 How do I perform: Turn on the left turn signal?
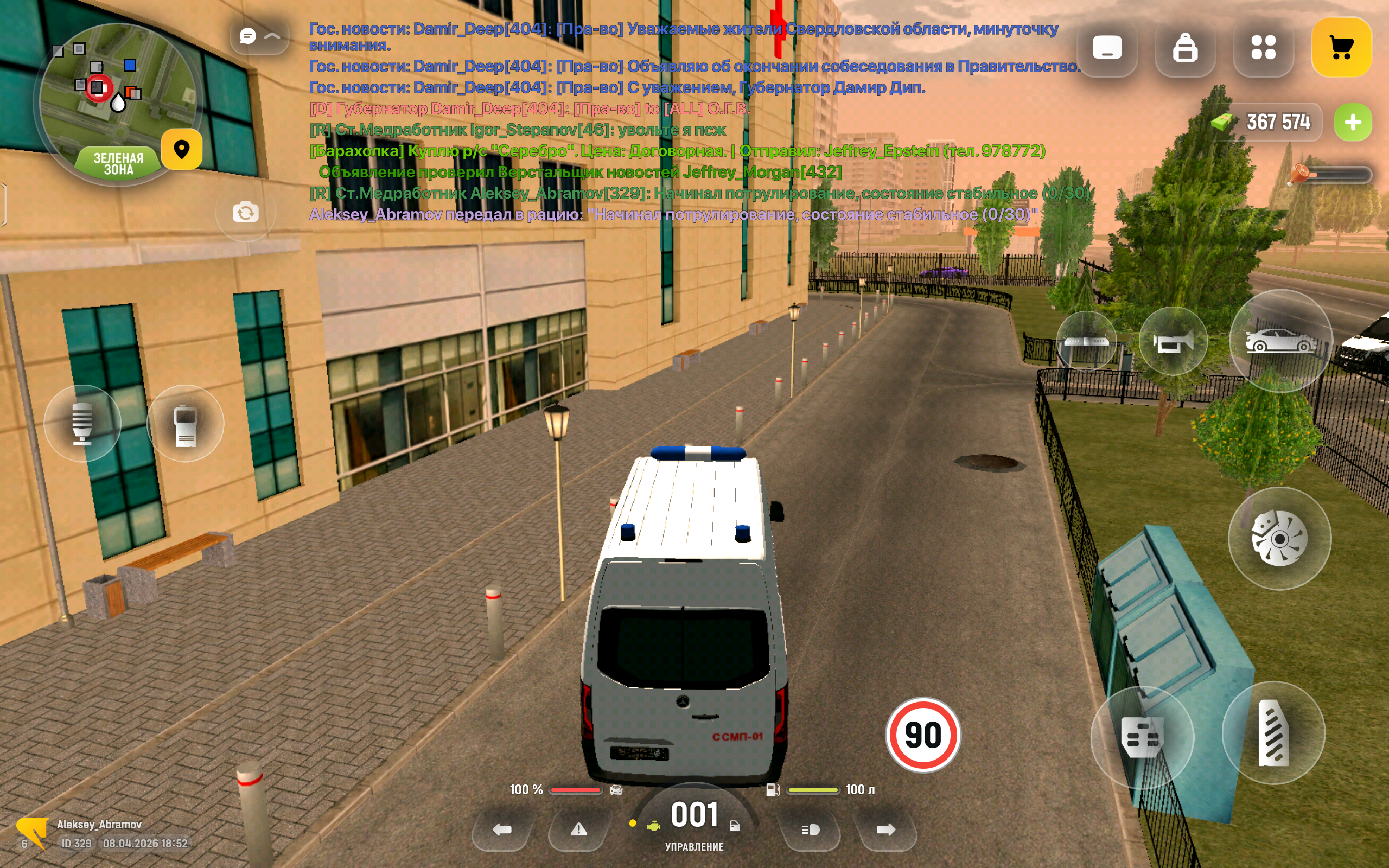point(502,829)
